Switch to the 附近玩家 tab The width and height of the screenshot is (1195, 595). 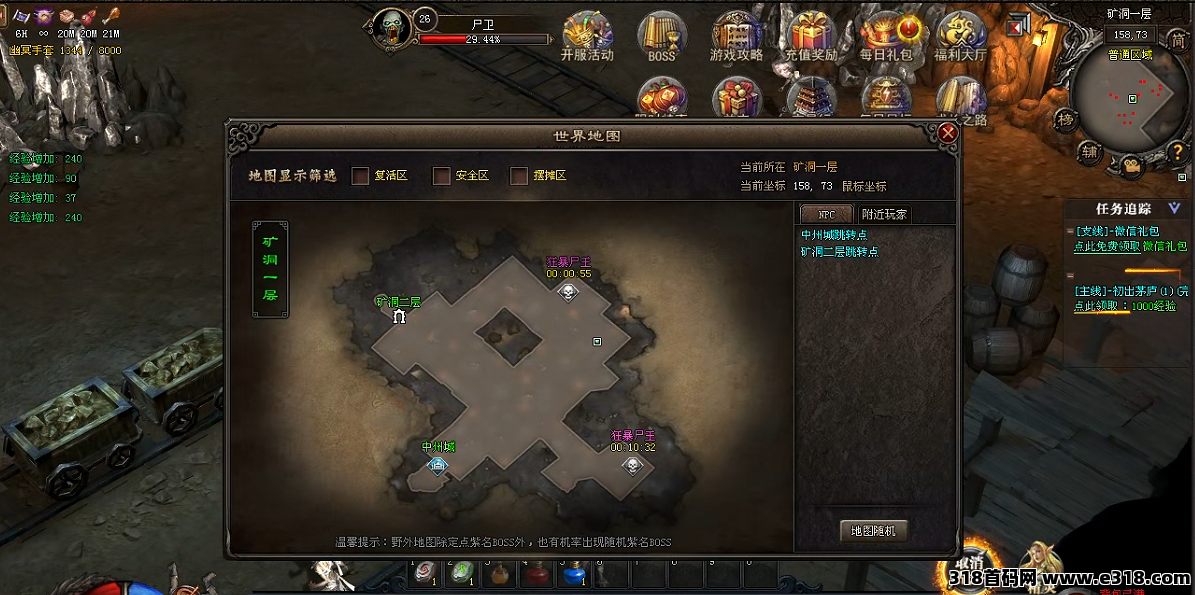click(x=885, y=214)
